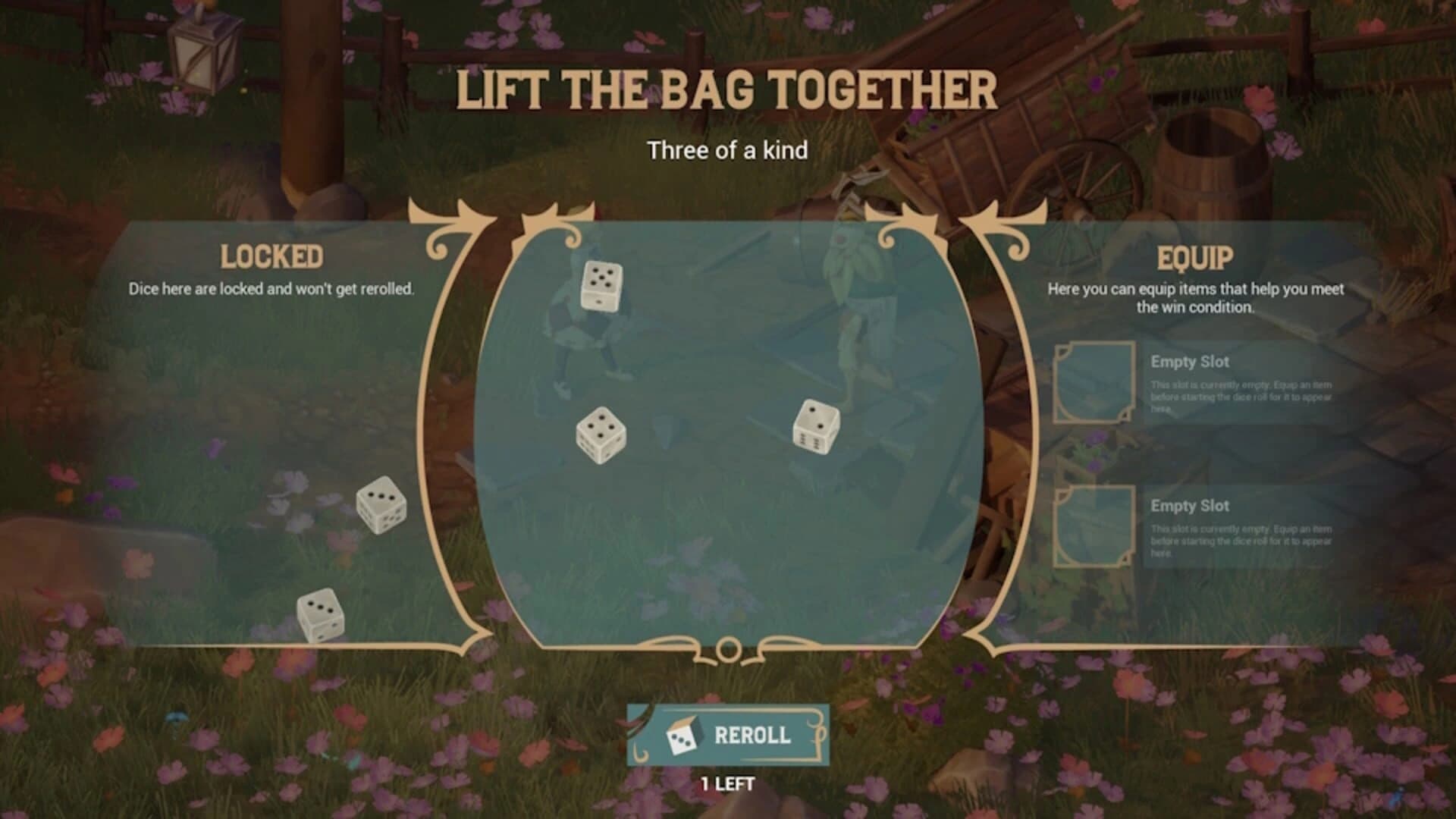Click the LOCKED panel header
The width and height of the screenshot is (1456, 819).
(273, 256)
